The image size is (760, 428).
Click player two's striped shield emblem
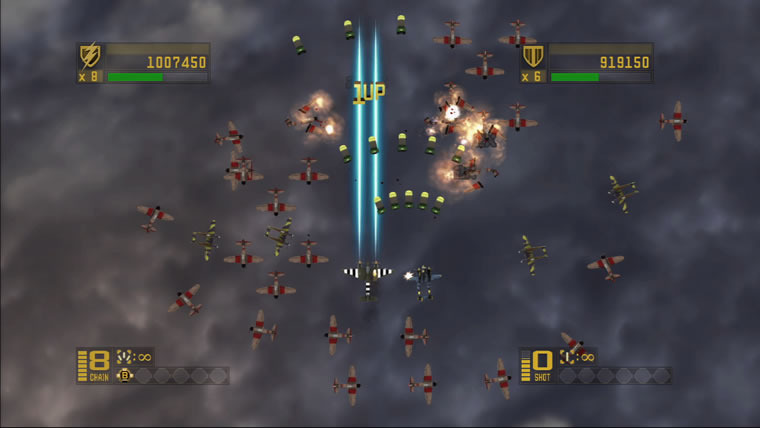point(533,56)
